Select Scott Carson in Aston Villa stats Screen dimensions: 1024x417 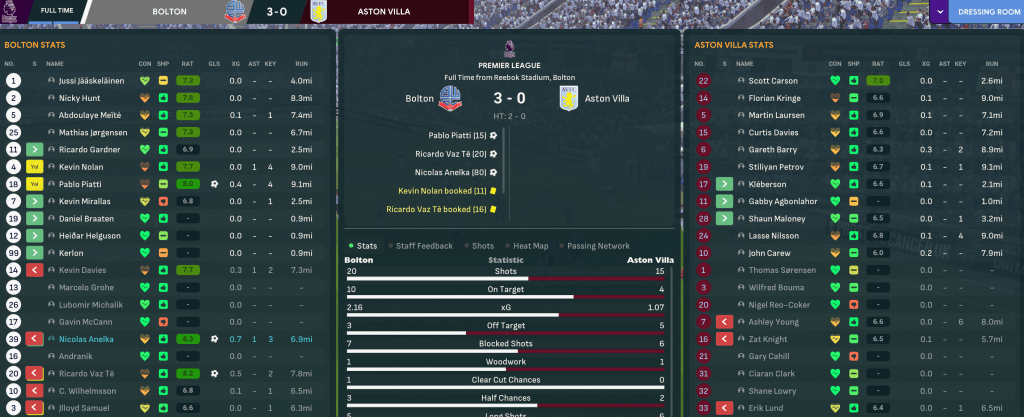click(773, 80)
